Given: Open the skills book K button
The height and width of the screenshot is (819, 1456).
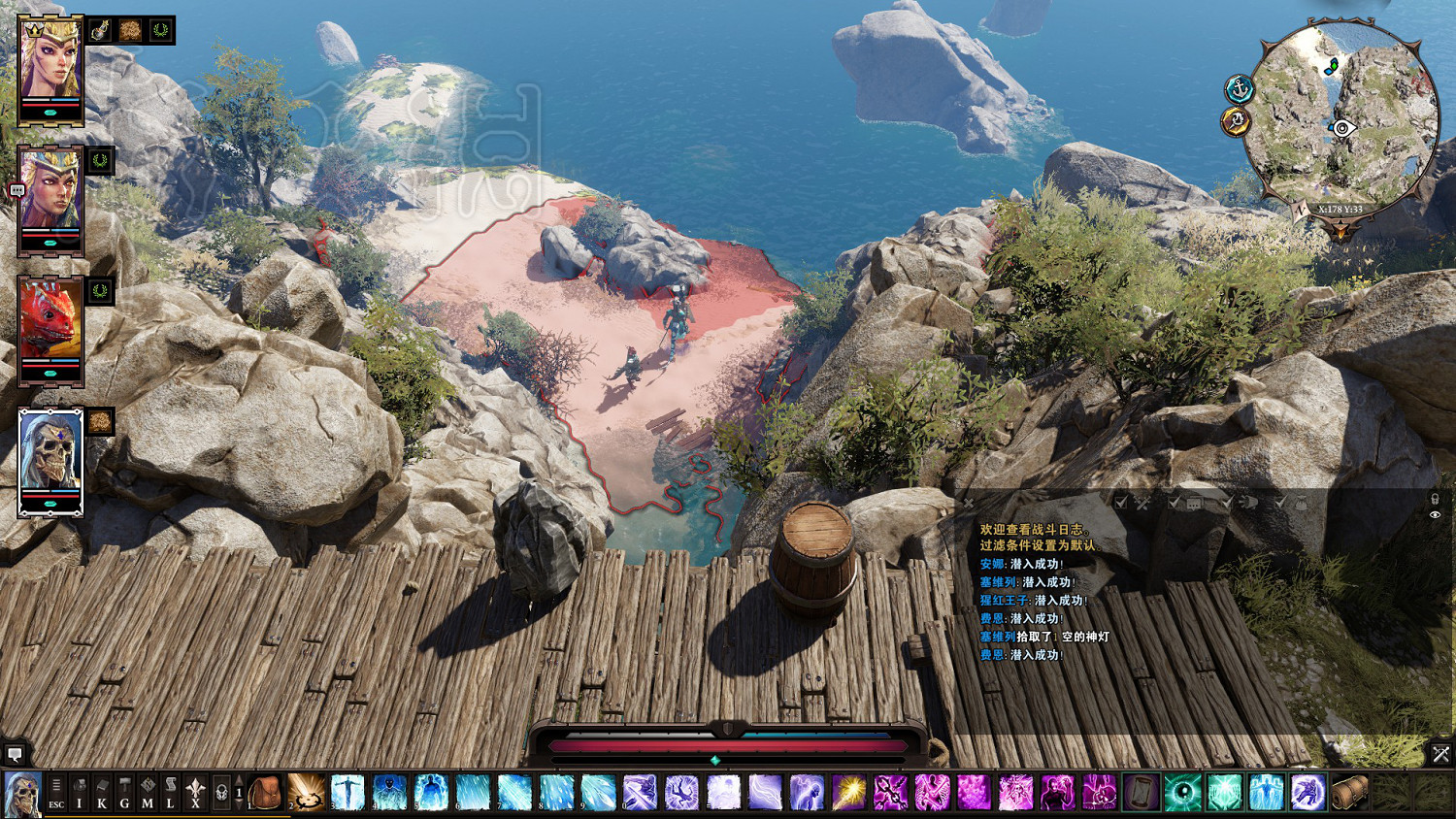Looking at the screenshot, I should point(102,793).
